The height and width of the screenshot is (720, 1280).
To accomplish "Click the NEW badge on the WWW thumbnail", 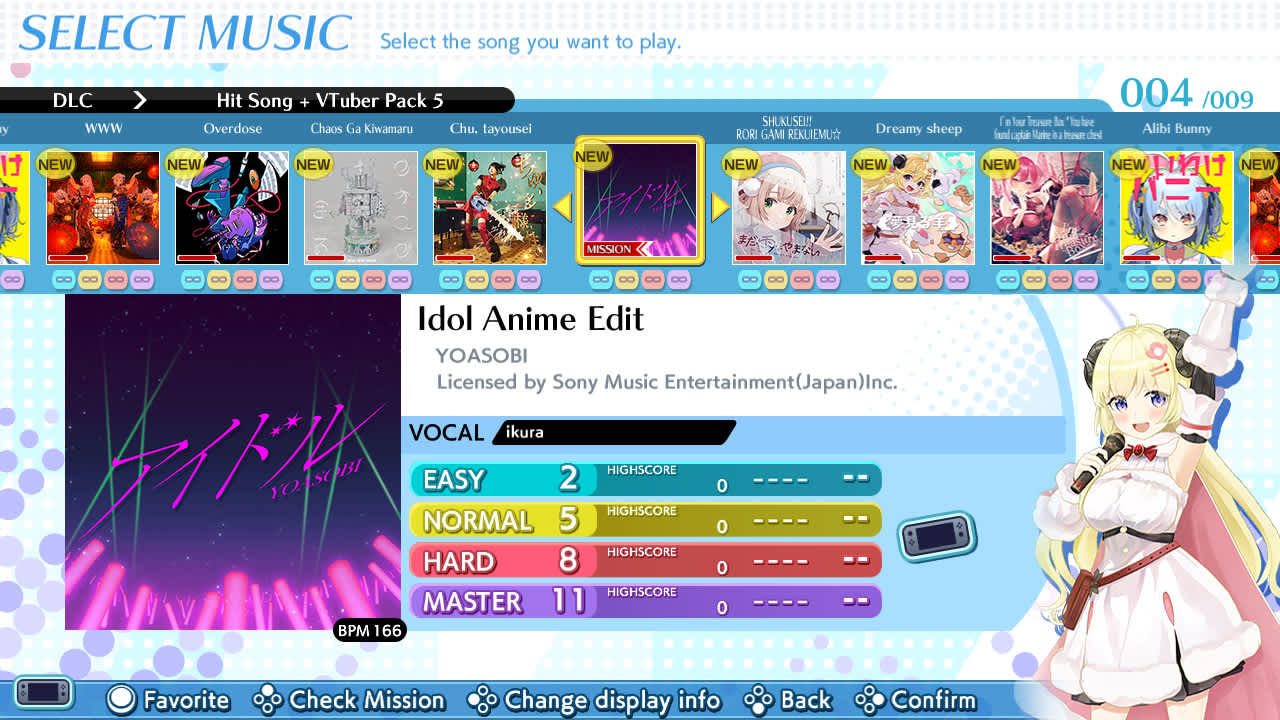I will pyautogui.click(x=55, y=164).
